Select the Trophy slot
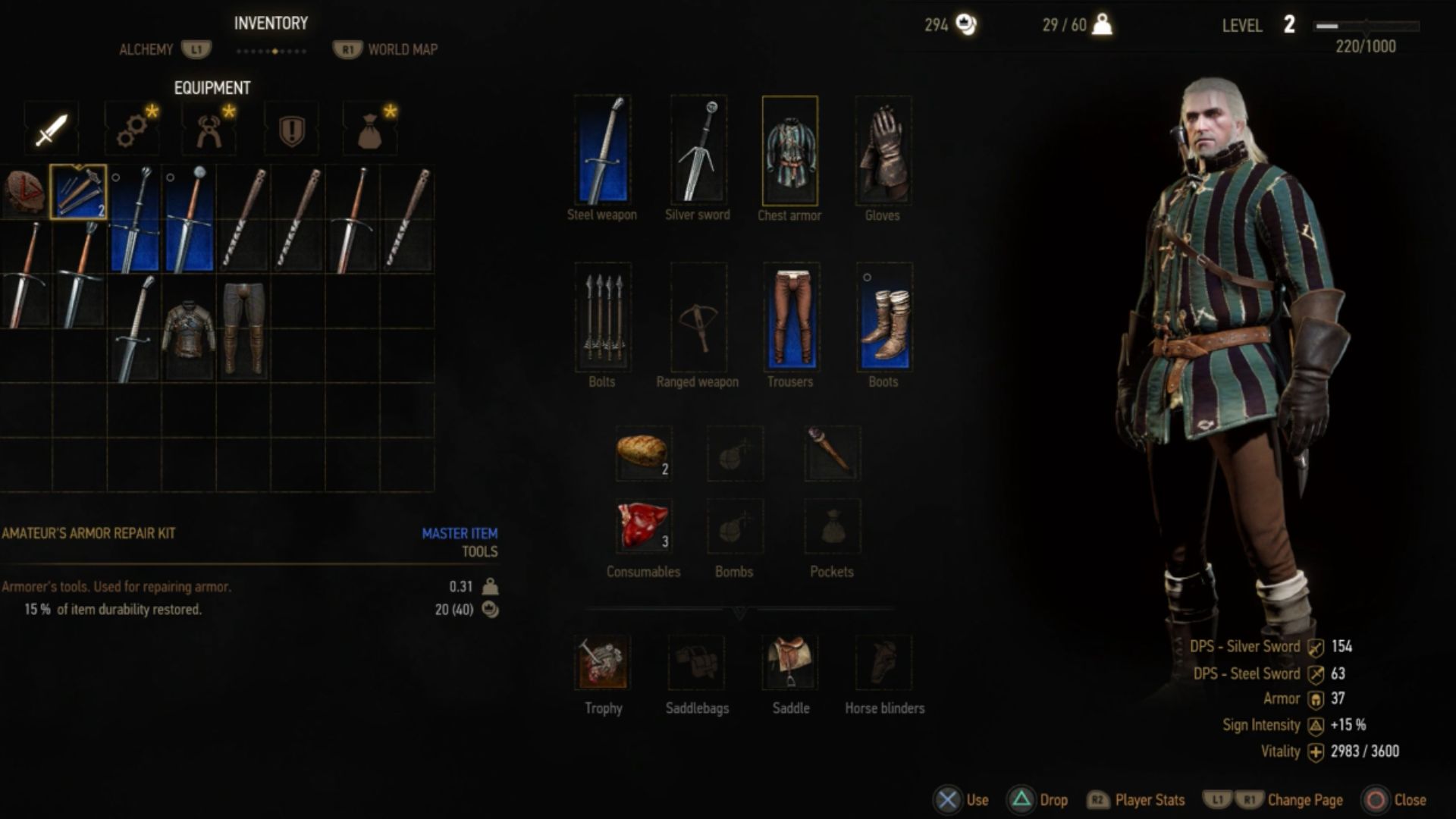 coord(602,662)
